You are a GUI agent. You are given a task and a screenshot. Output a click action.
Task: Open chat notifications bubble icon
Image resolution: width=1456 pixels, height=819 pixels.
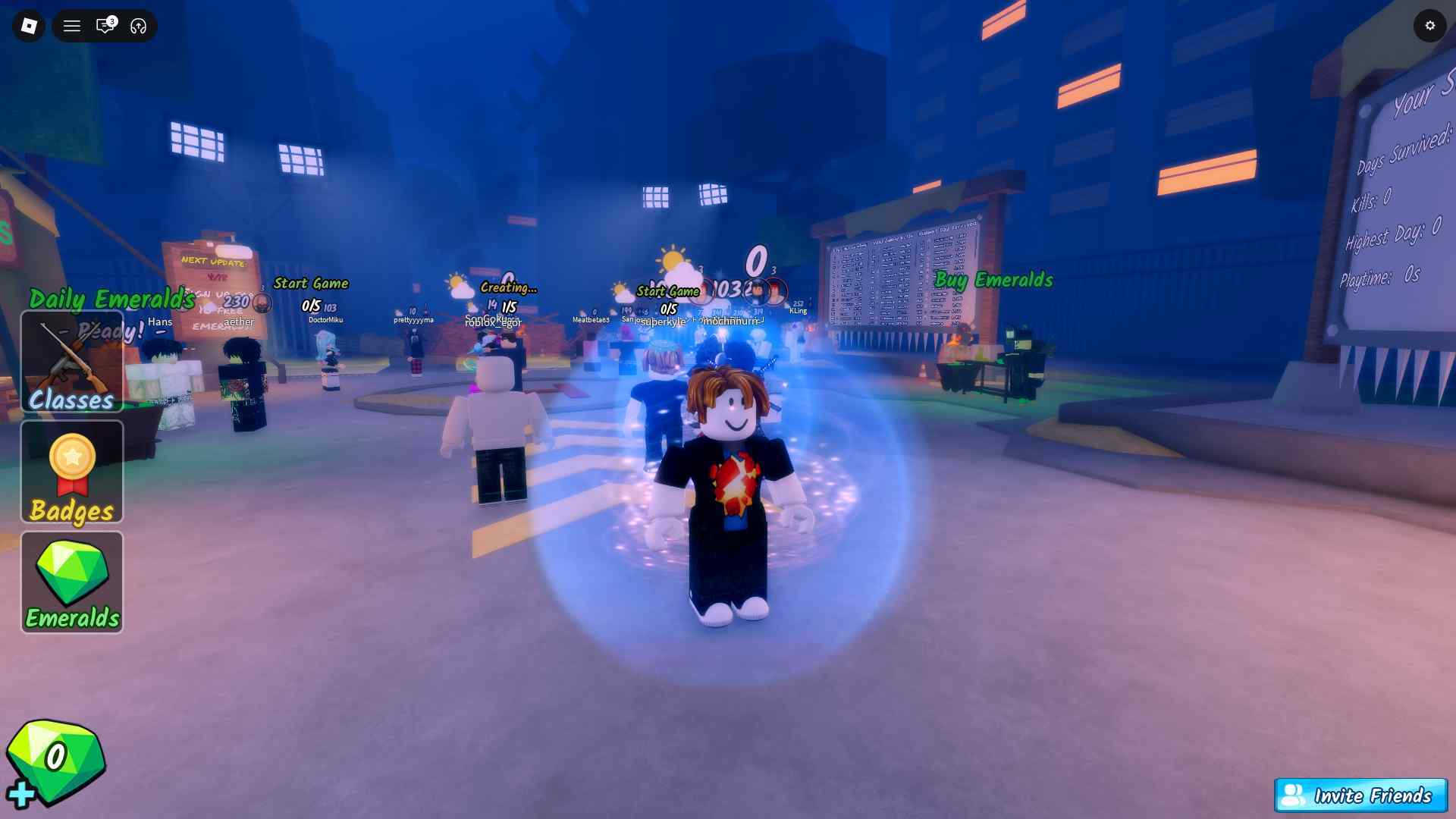[105, 25]
